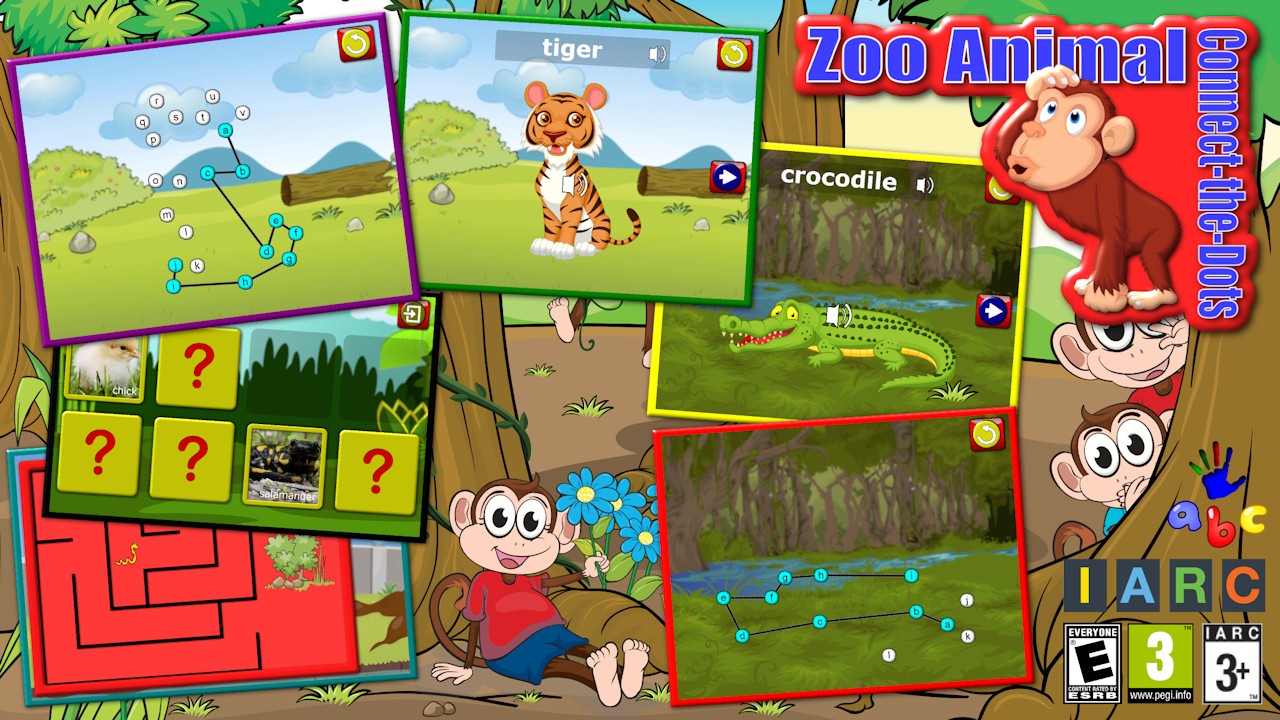Tap the letter 'a' dot in the alphabet puzzle
Screen dimensions: 1280x720
click(x=225, y=131)
